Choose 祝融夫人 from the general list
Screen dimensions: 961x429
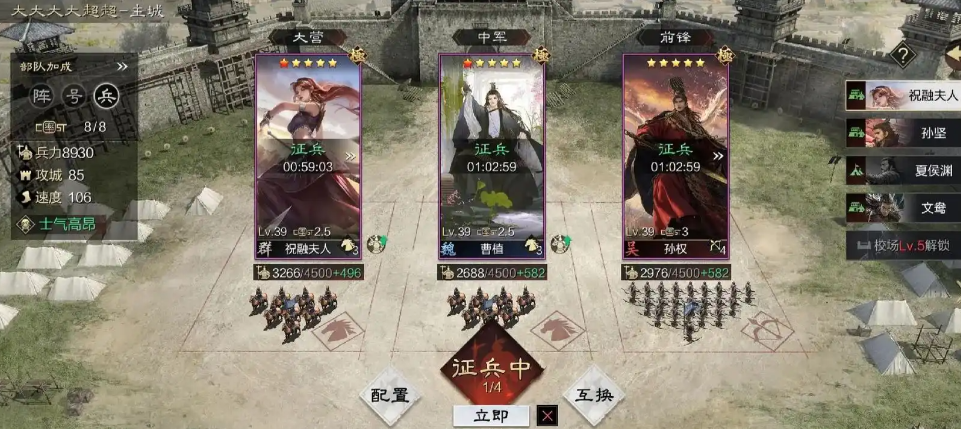pos(903,97)
